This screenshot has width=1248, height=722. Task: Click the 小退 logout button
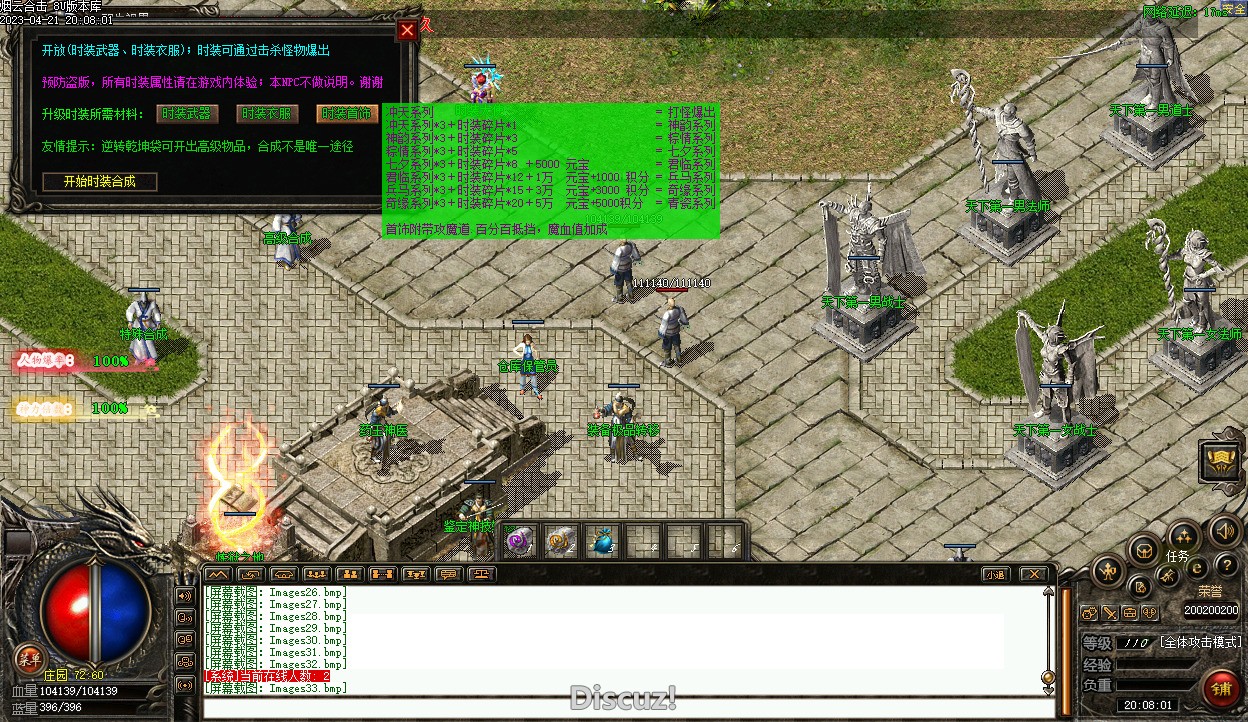pos(994,574)
